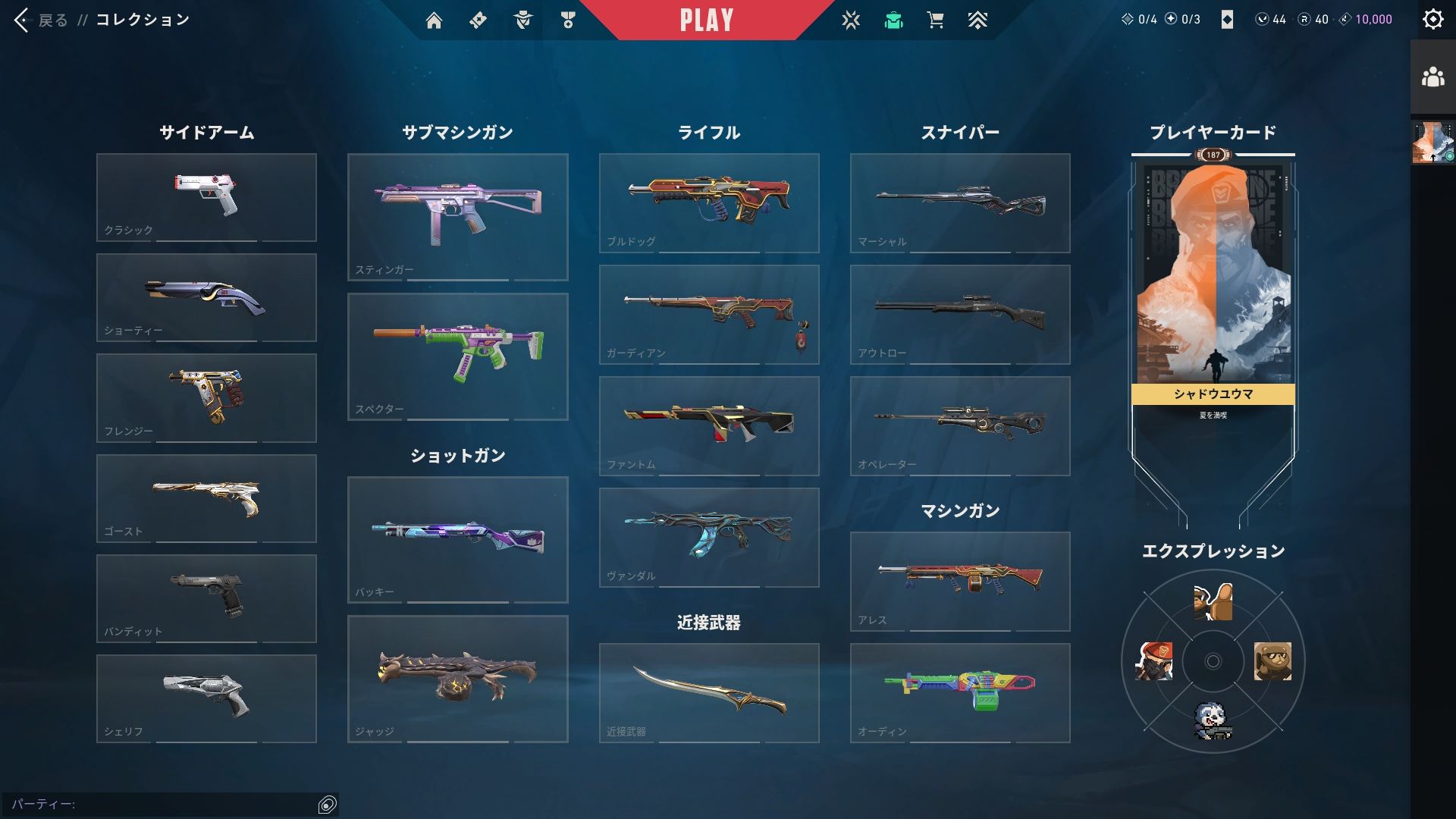The height and width of the screenshot is (819, 1456).
Task: Select the クラシック sidearm slot
Action: pos(206,197)
